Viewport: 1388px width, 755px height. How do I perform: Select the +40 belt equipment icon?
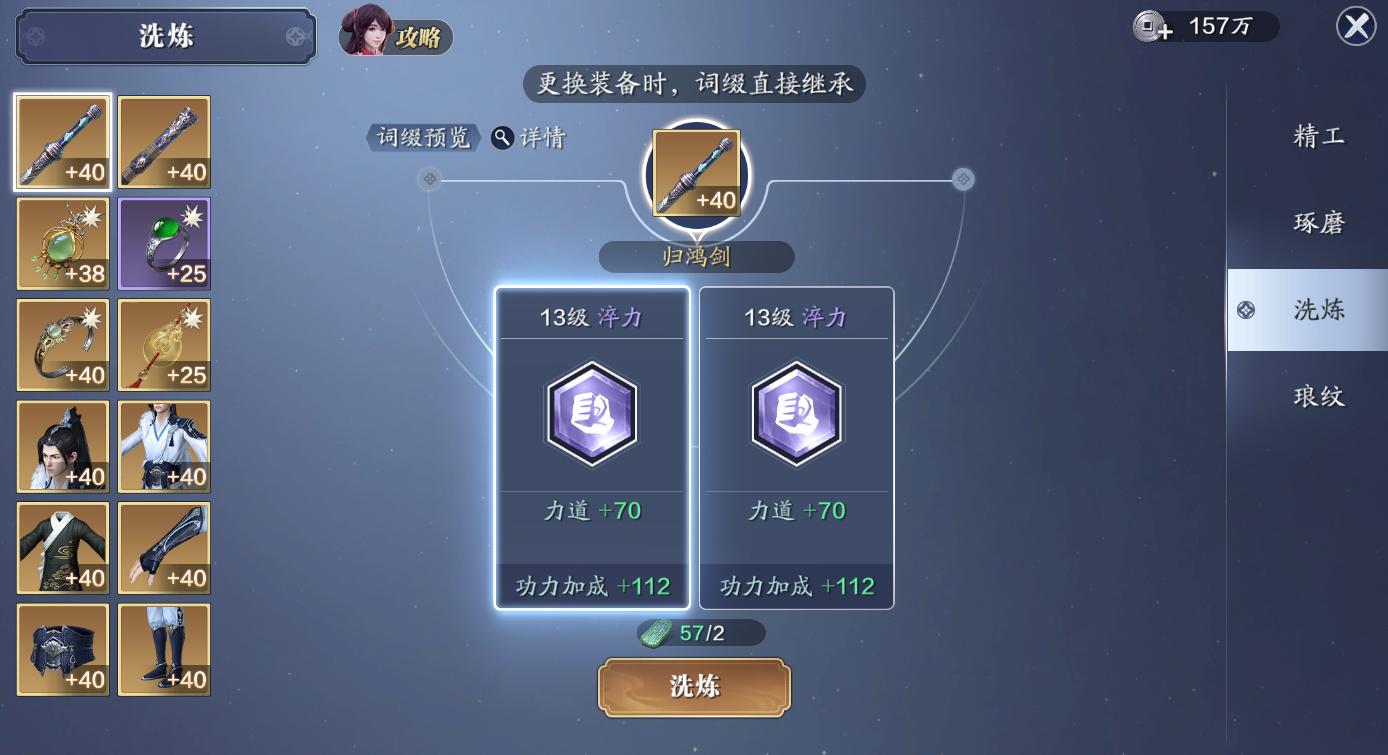62,649
